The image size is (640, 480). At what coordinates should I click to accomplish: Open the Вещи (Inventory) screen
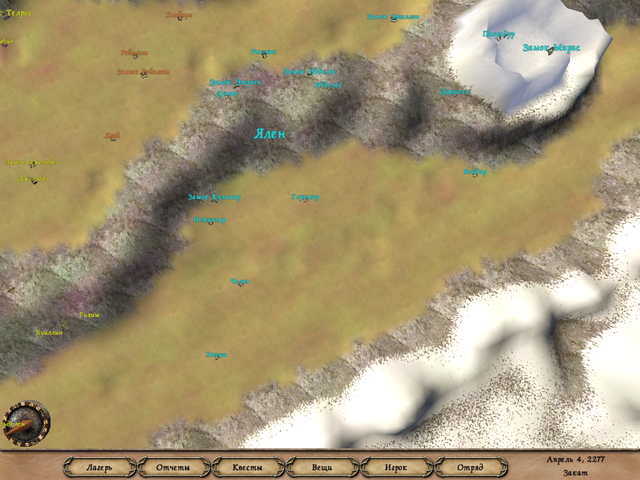point(322,467)
